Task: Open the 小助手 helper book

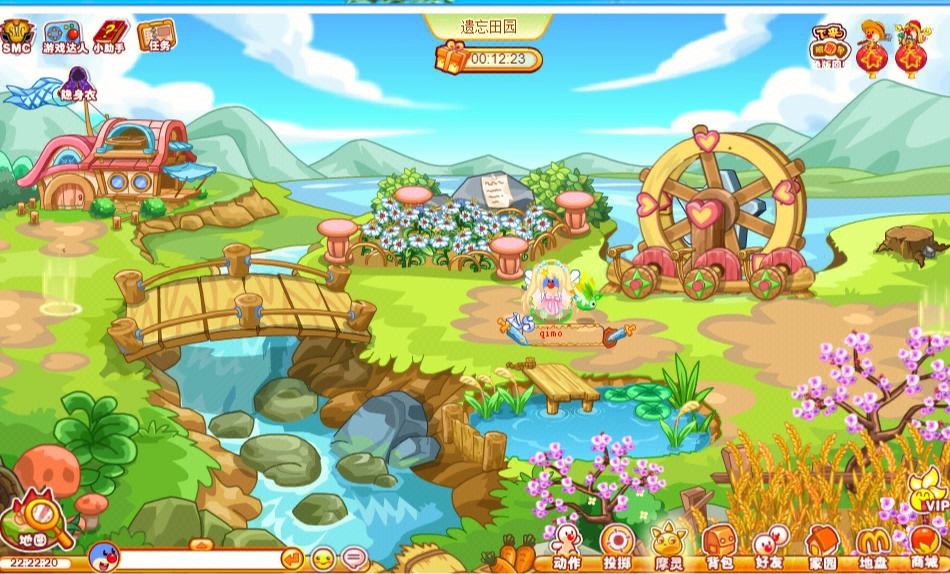Action: [109, 38]
